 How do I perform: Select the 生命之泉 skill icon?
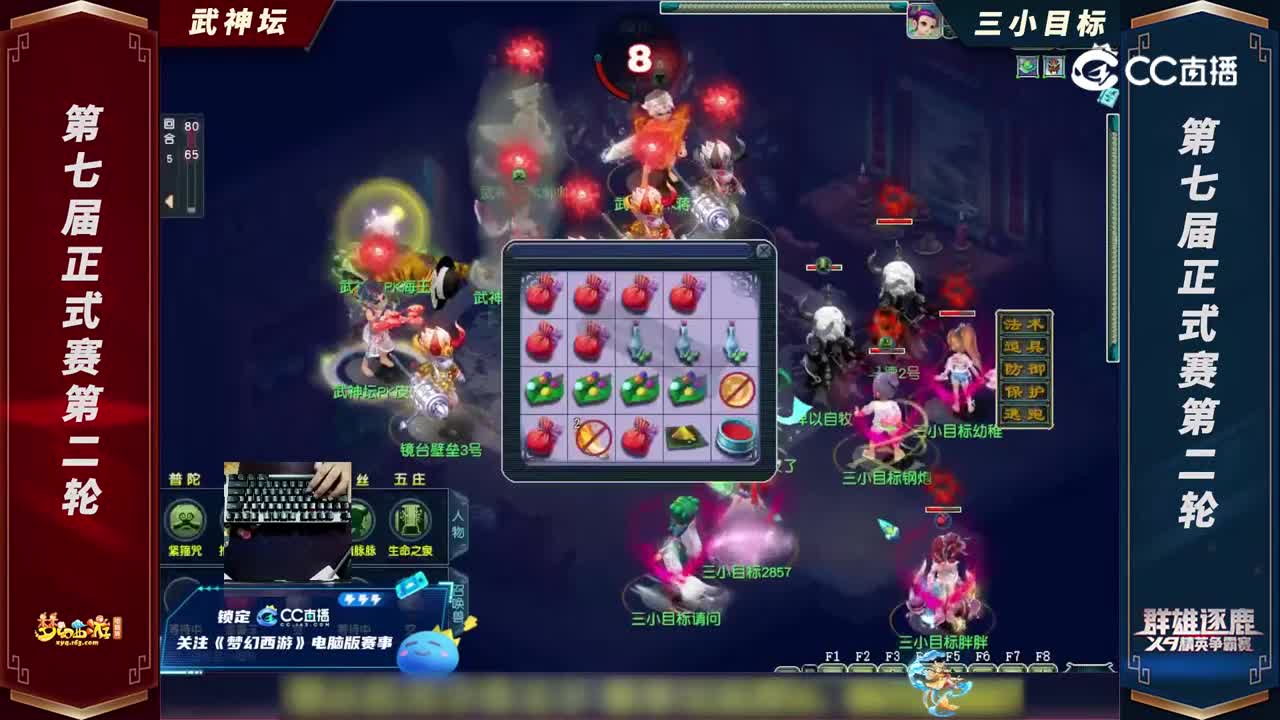[410, 518]
